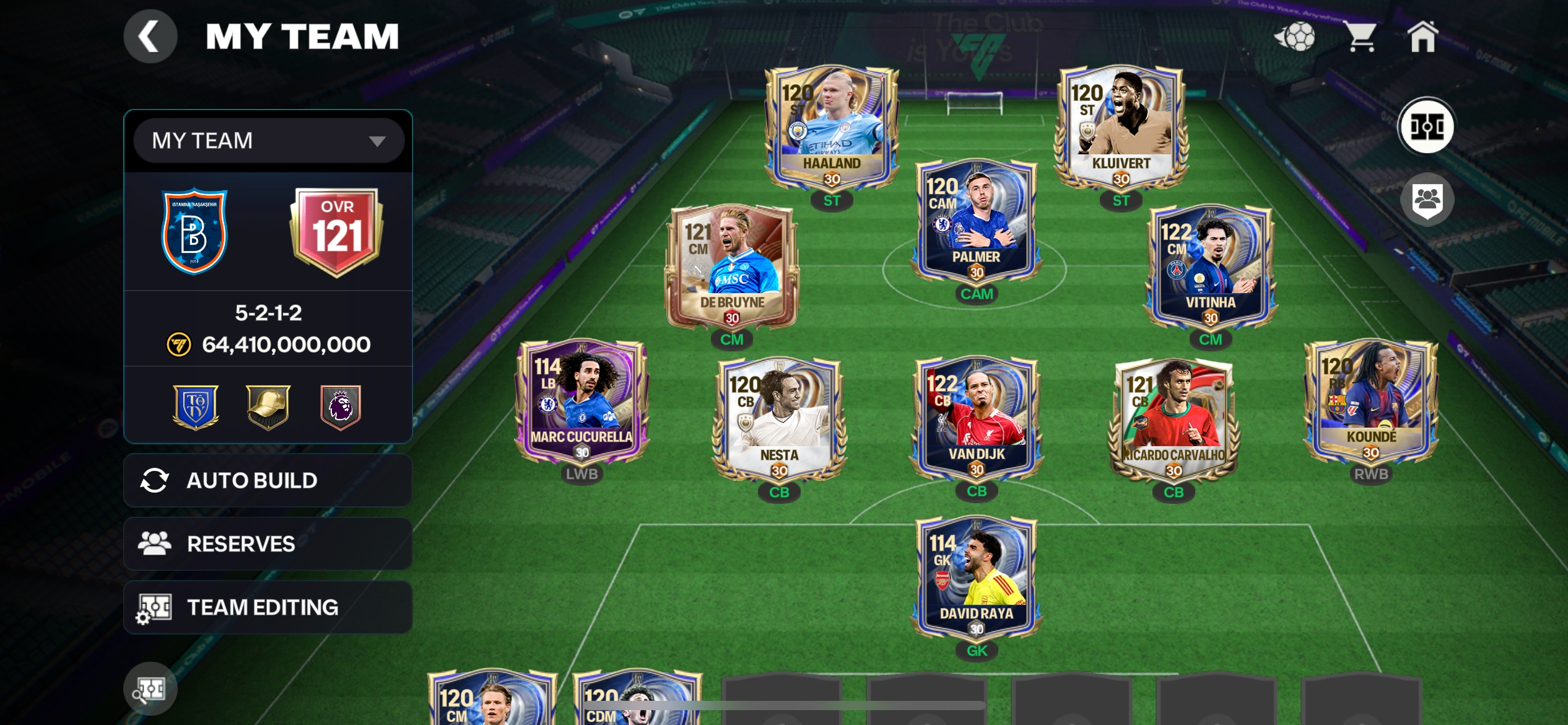Select the Kluivert striker card
This screenshot has height=725, width=1568.
point(1121,127)
